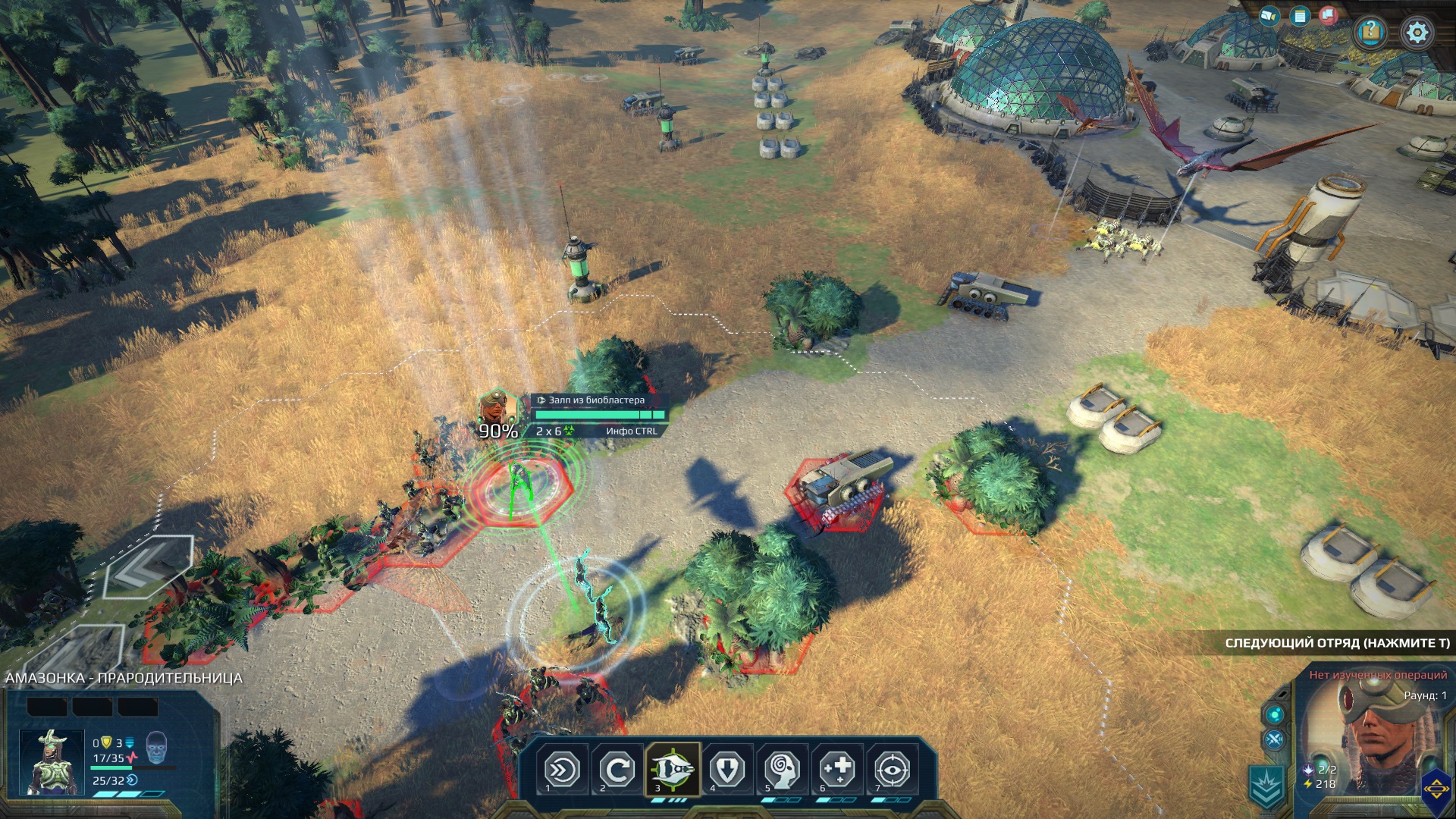Select the Amazon unit portrait
This screenshot has width=1456, height=819.
pos(51,762)
